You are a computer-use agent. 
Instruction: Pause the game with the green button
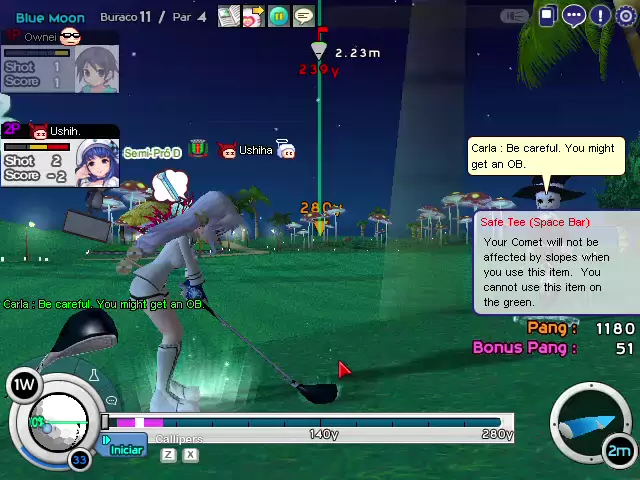[278, 16]
